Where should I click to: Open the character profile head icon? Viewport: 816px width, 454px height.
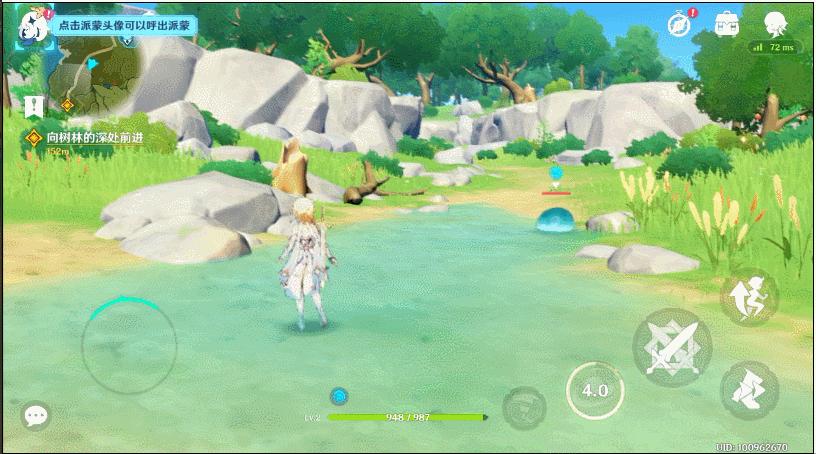(775, 24)
